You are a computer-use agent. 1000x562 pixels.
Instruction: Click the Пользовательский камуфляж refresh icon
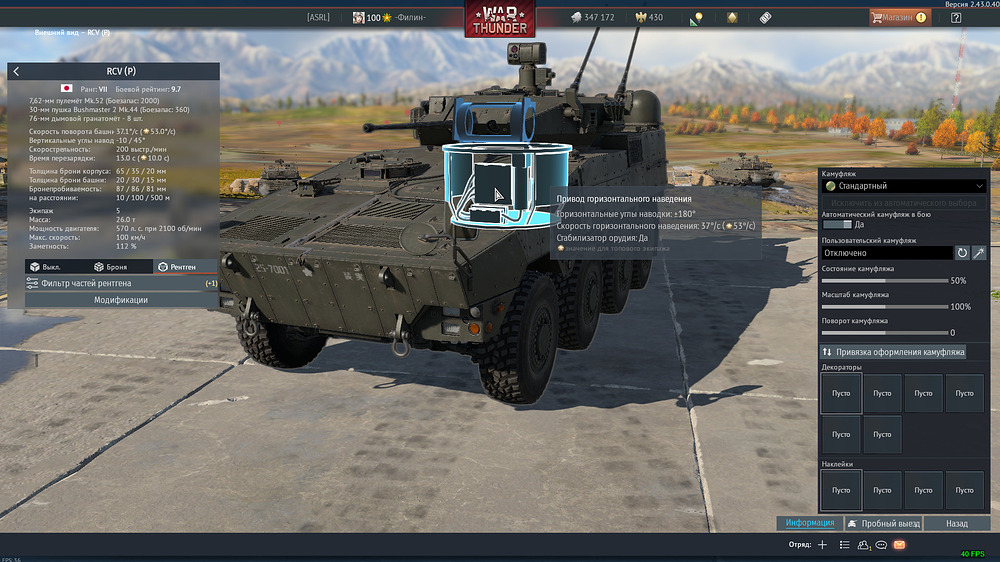coord(963,254)
